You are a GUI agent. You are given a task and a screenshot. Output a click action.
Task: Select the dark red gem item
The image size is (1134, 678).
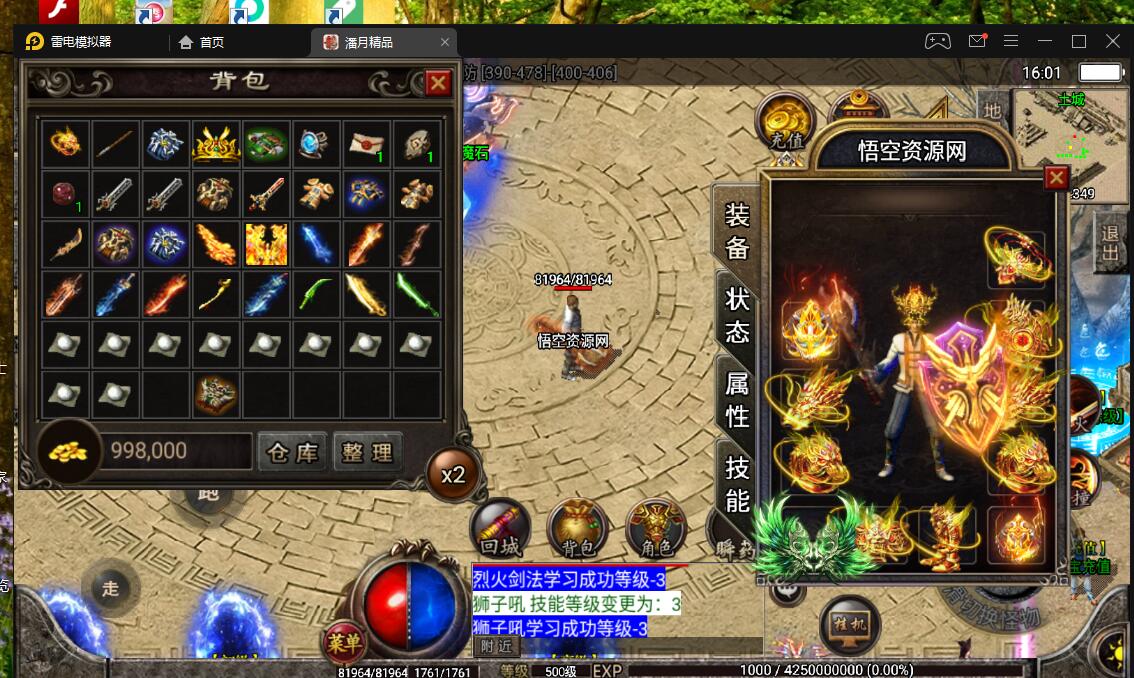[66, 194]
